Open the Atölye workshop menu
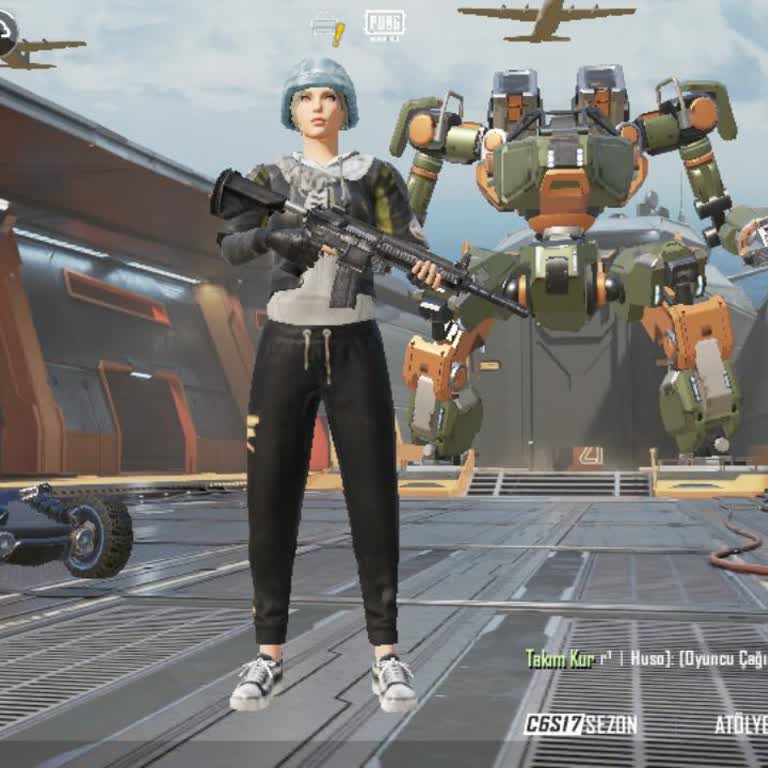The width and height of the screenshot is (768, 768). 741,725
